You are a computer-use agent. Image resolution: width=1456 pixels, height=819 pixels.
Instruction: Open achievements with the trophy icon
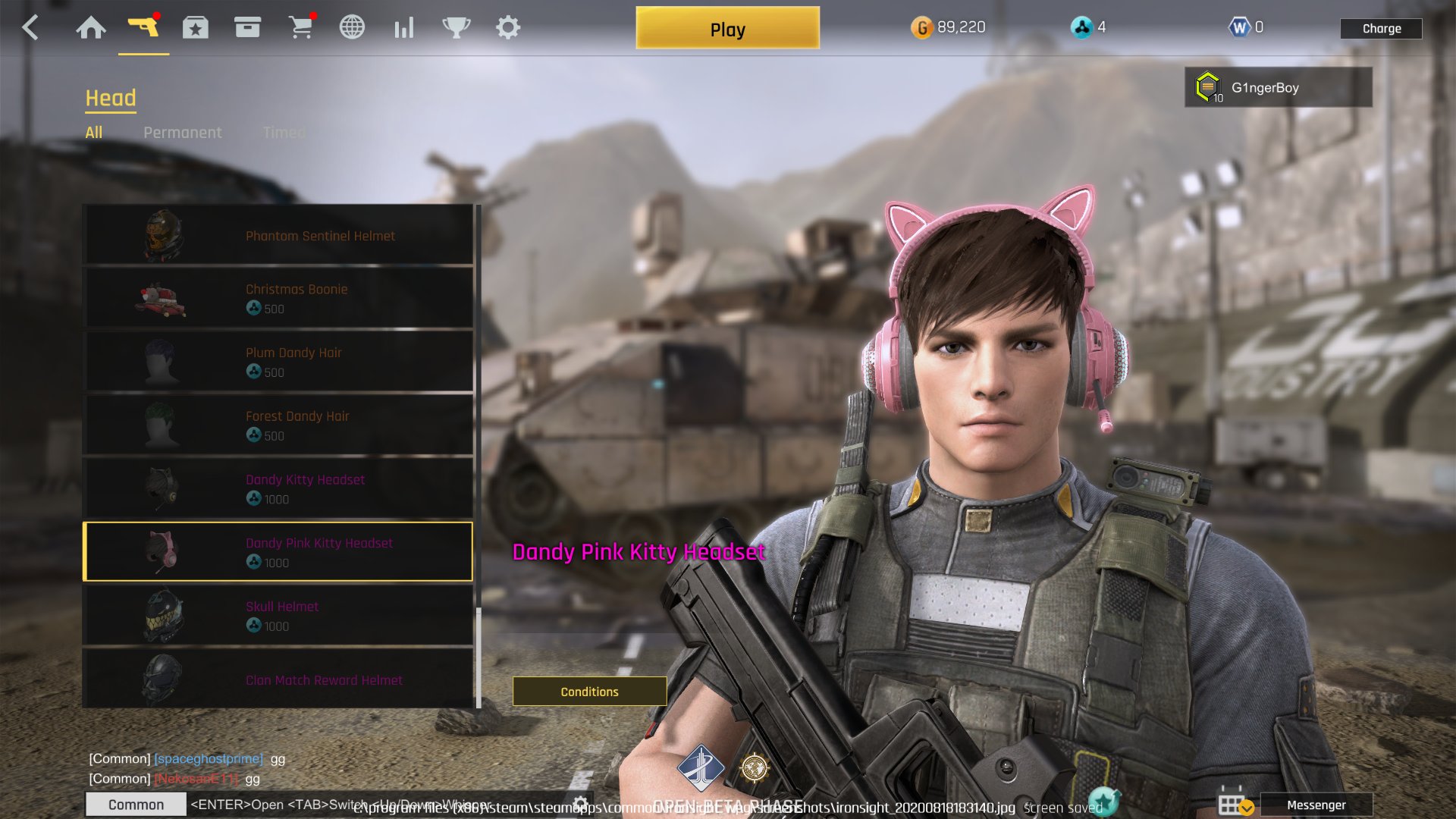point(455,27)
